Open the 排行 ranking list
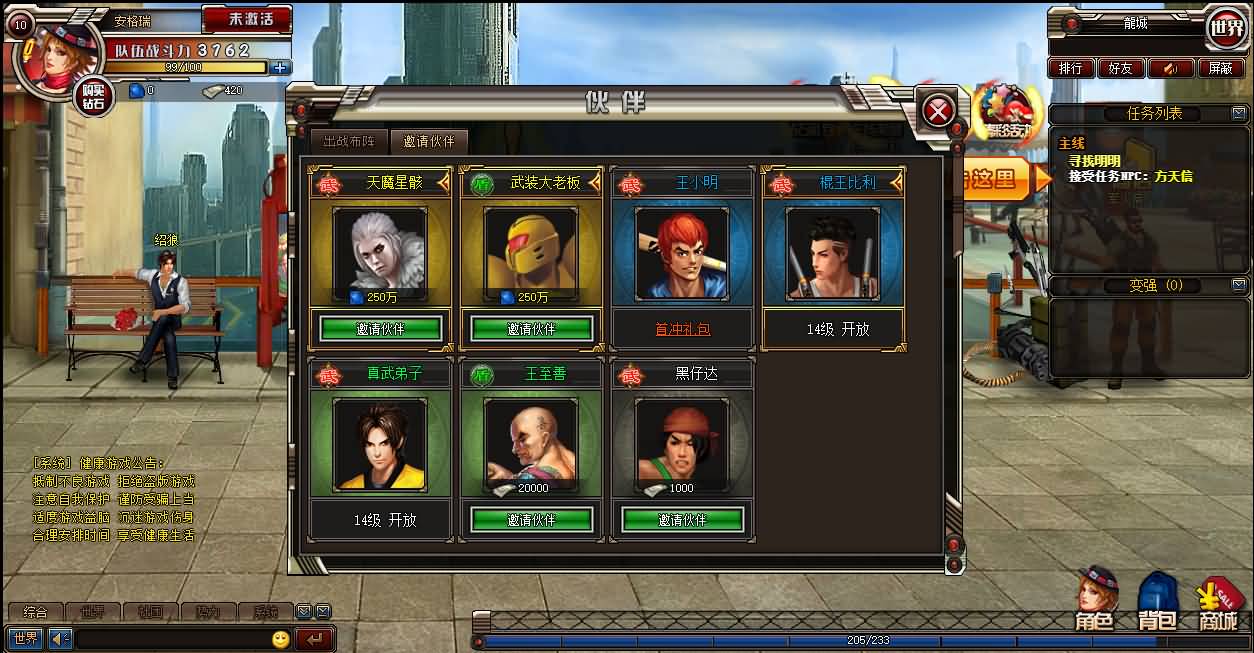This screenshot has width=1254, height=653. [1070, 68]
